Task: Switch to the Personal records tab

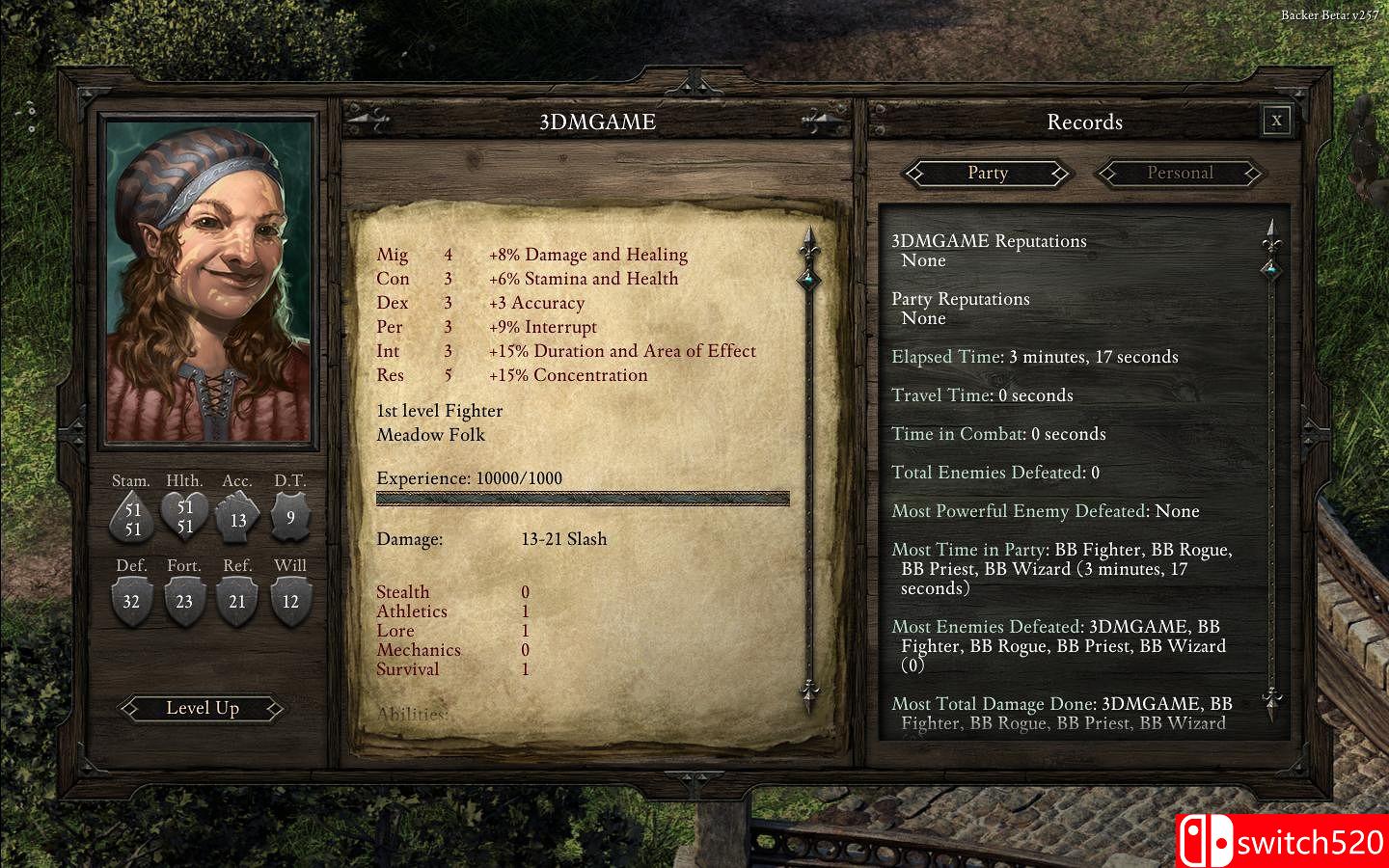Action: pos(1179,173)
